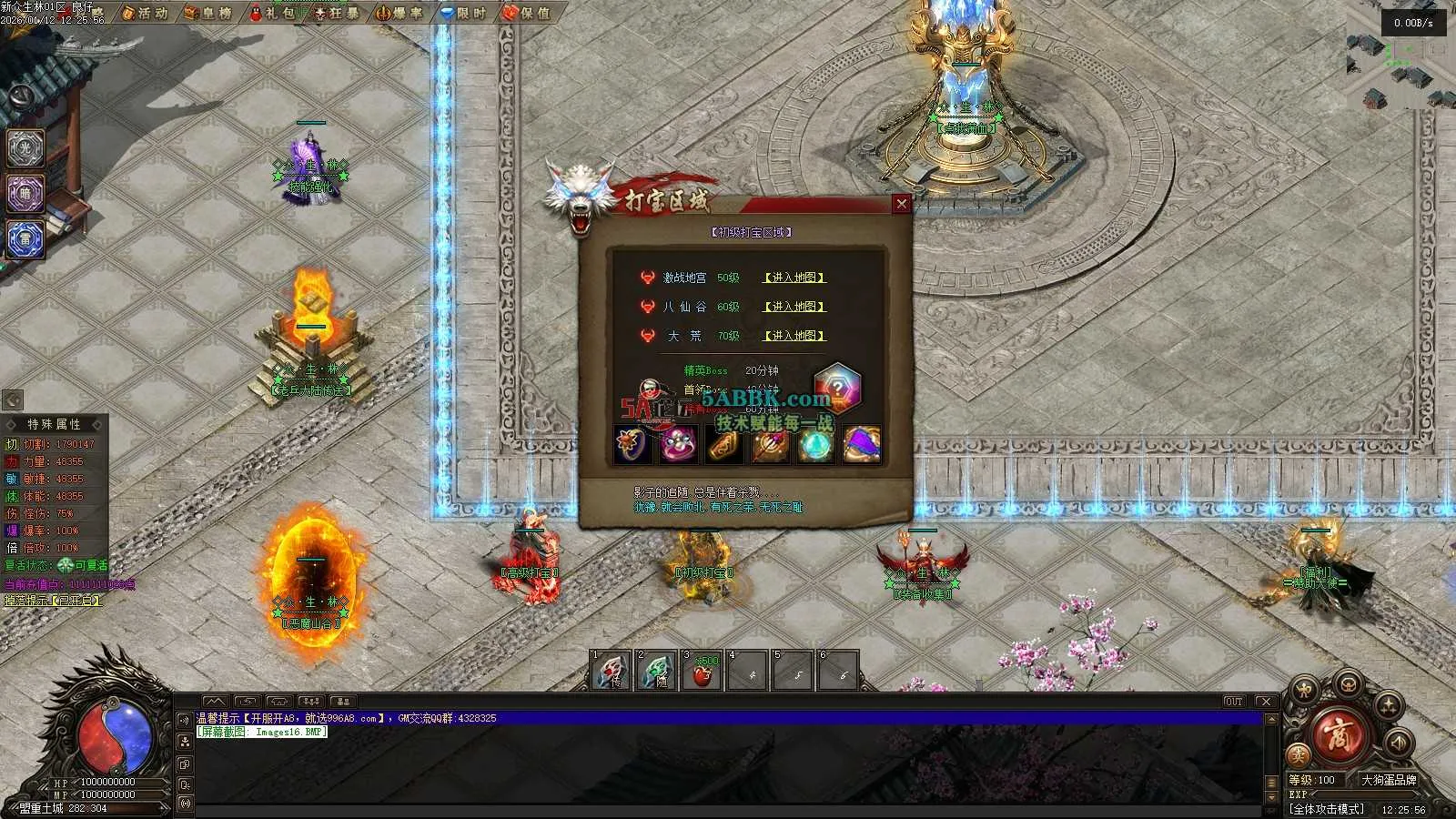1456x819 pixels.
Task: Close the 打宝区域 treasure zone window
Action: [901, 204]
